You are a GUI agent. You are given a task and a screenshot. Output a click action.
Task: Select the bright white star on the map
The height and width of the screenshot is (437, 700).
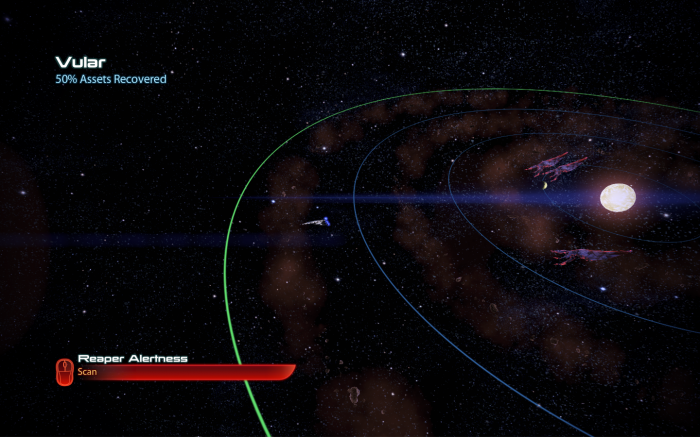[619, 197]
